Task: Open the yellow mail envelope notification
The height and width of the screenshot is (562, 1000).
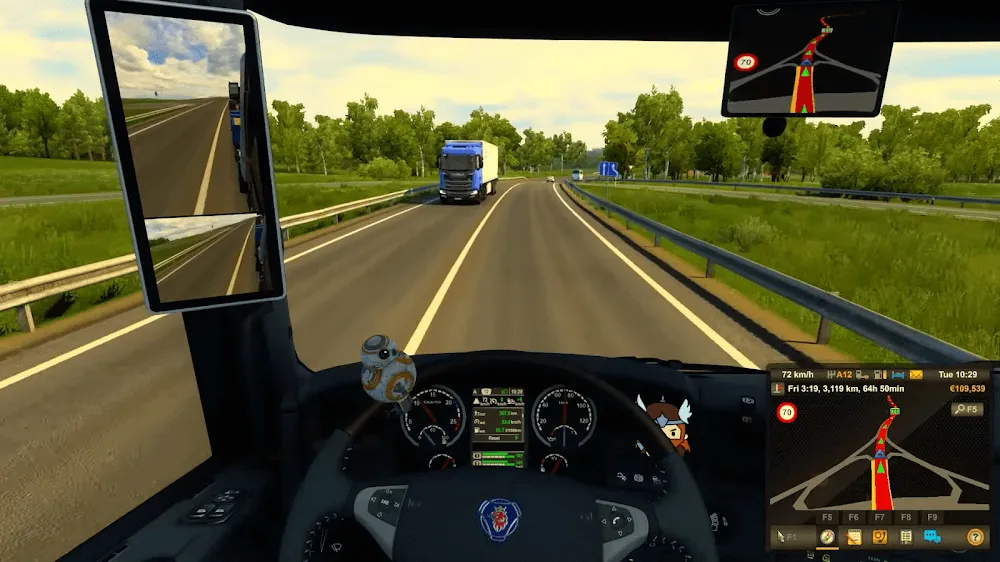Action: (915, 374)
